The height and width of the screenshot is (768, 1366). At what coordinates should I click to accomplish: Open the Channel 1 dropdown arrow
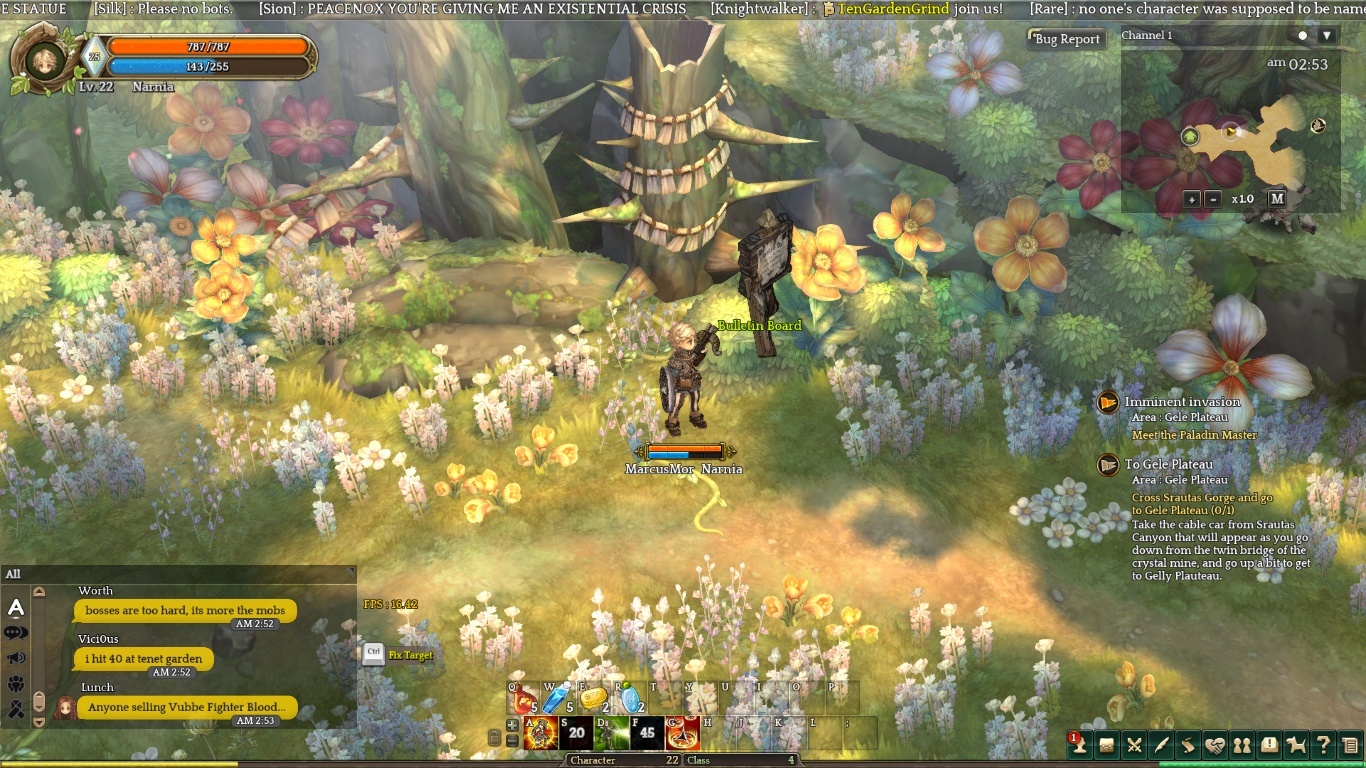coord(1327,36)
